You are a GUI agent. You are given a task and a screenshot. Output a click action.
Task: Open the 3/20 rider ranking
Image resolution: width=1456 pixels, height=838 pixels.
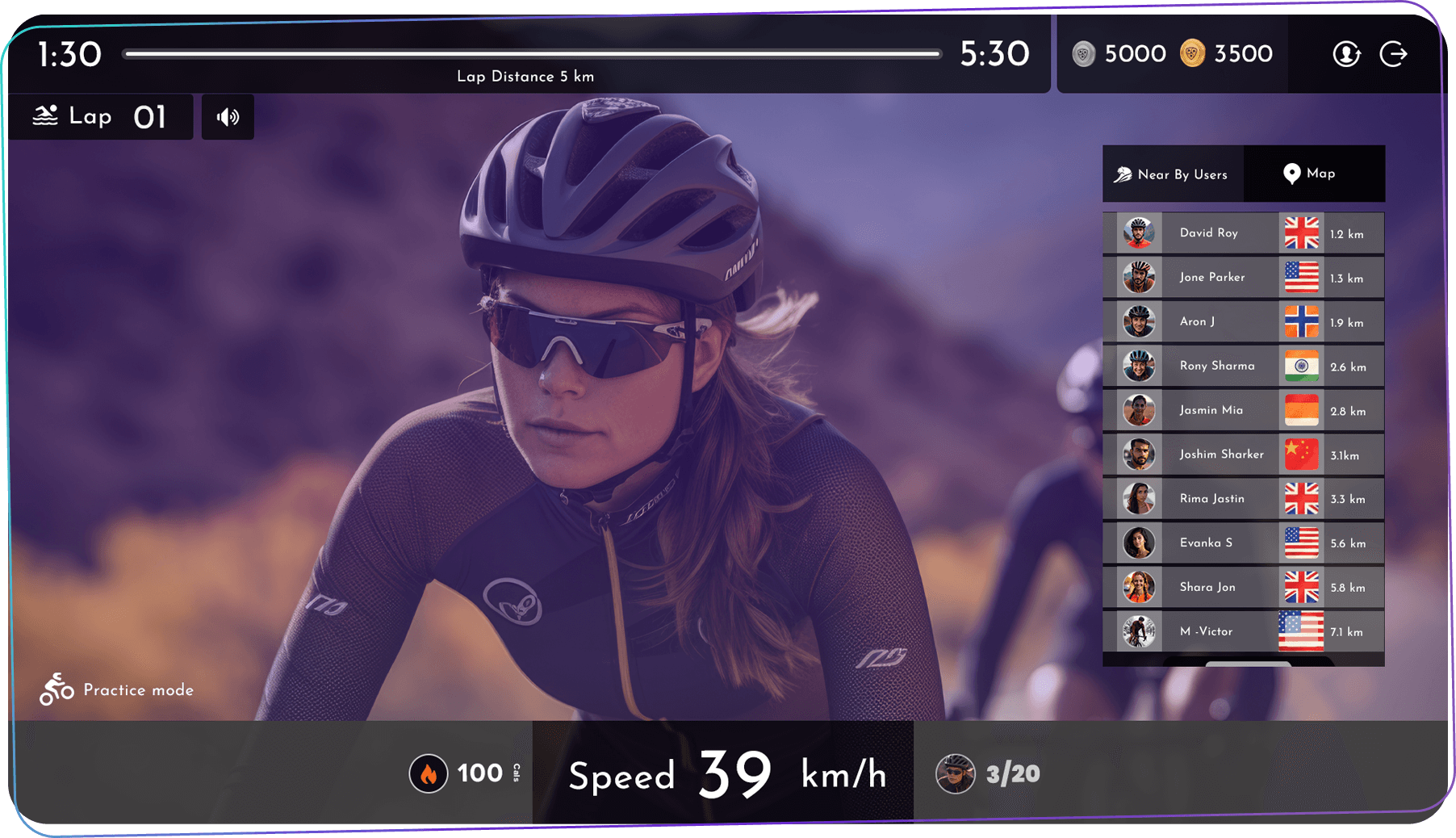tap(989, 773)
